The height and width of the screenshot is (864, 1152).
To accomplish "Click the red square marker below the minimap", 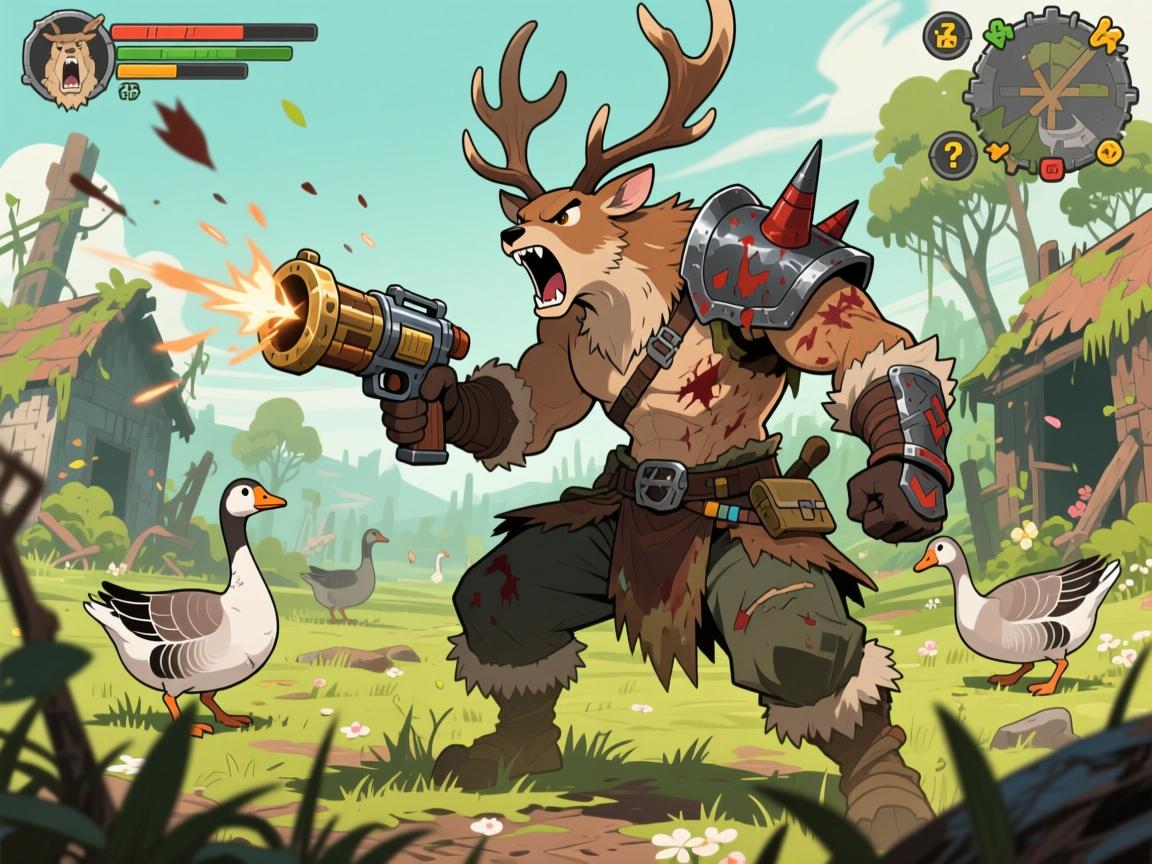I will [x=1051, y=168].
